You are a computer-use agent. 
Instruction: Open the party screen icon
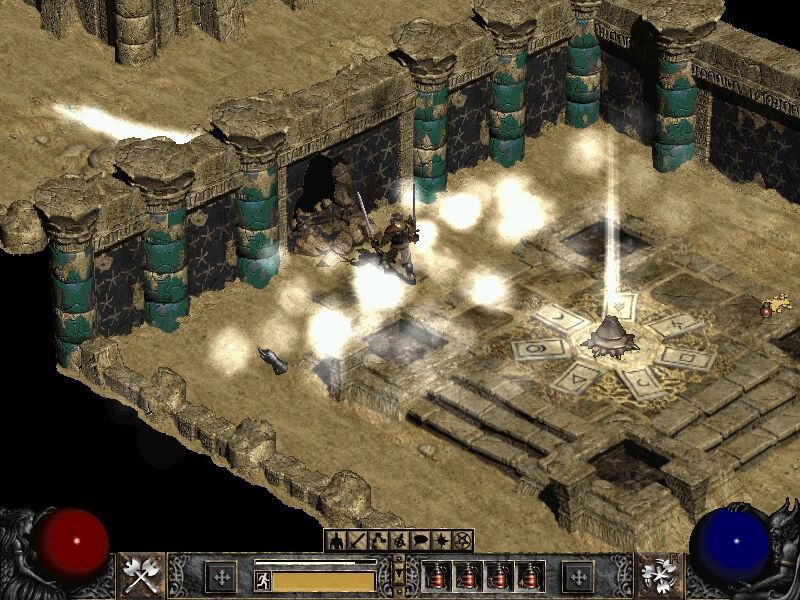[x=398, y=541]
